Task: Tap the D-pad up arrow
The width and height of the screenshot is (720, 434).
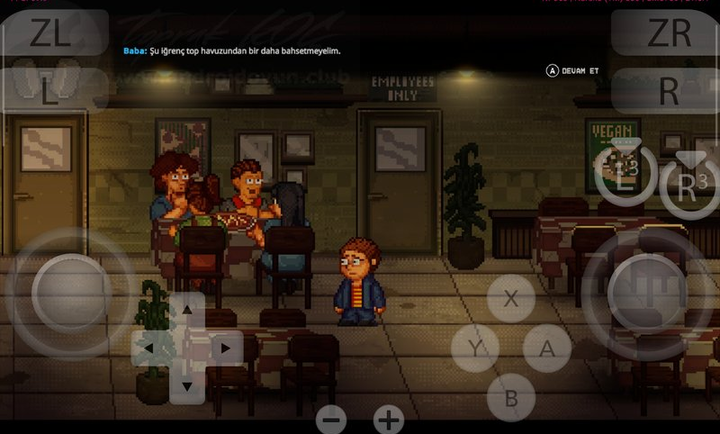Action: (187, 313)
